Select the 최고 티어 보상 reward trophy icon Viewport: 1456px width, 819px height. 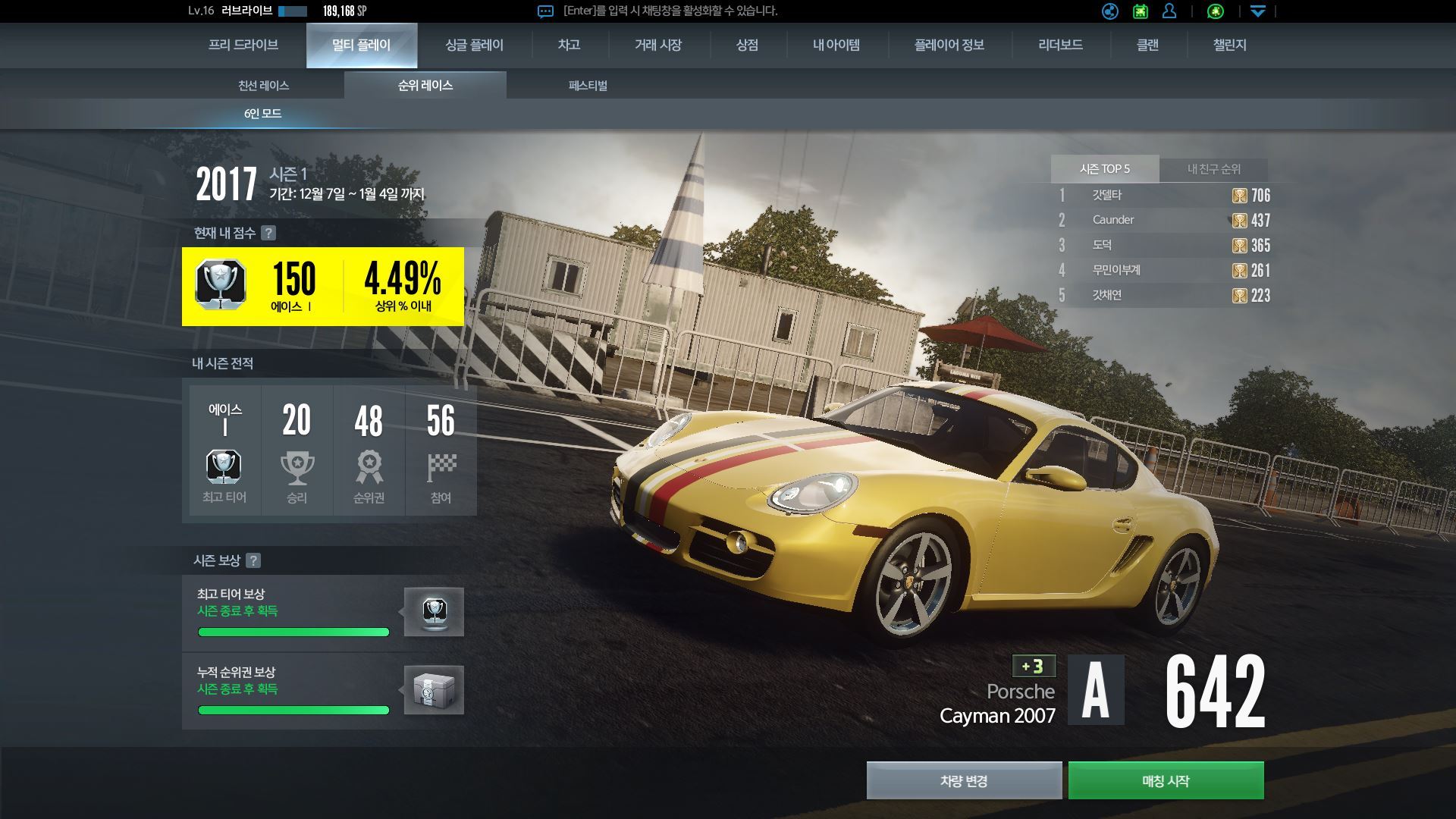click(434, 611)
